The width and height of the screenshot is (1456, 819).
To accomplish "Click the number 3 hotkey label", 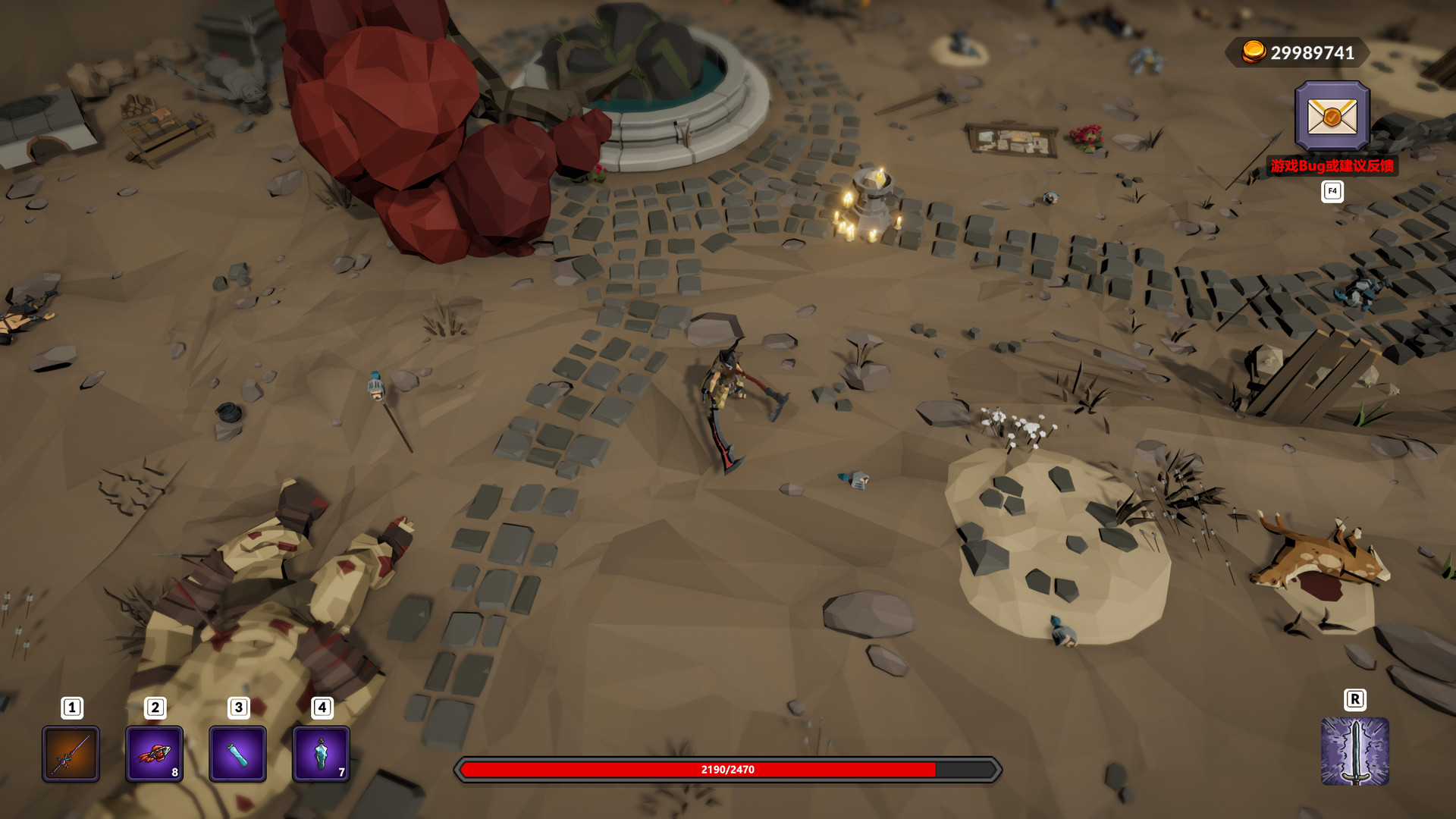I will (238, 708).
